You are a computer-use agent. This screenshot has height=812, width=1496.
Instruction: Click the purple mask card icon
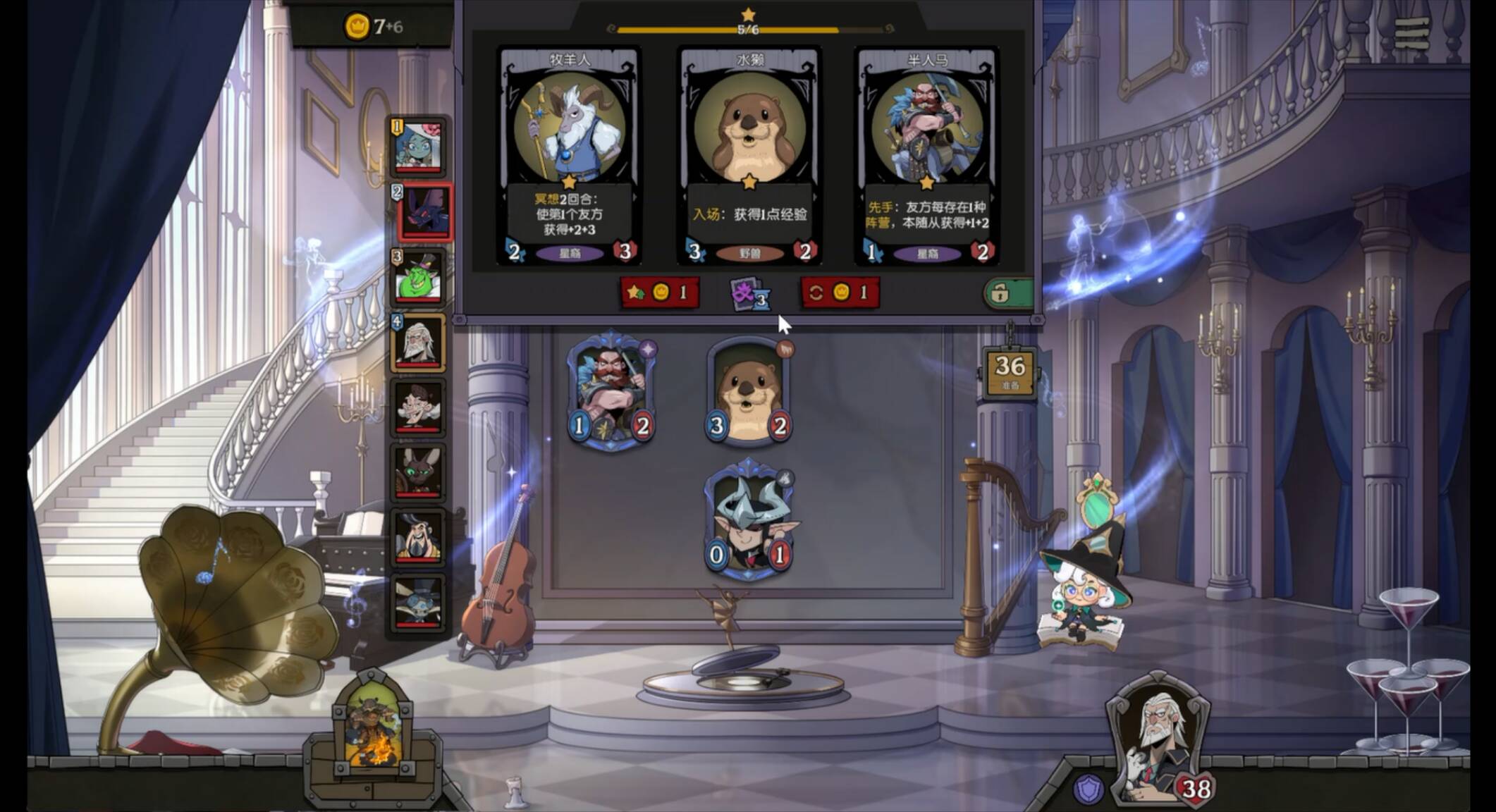[749, 293]
